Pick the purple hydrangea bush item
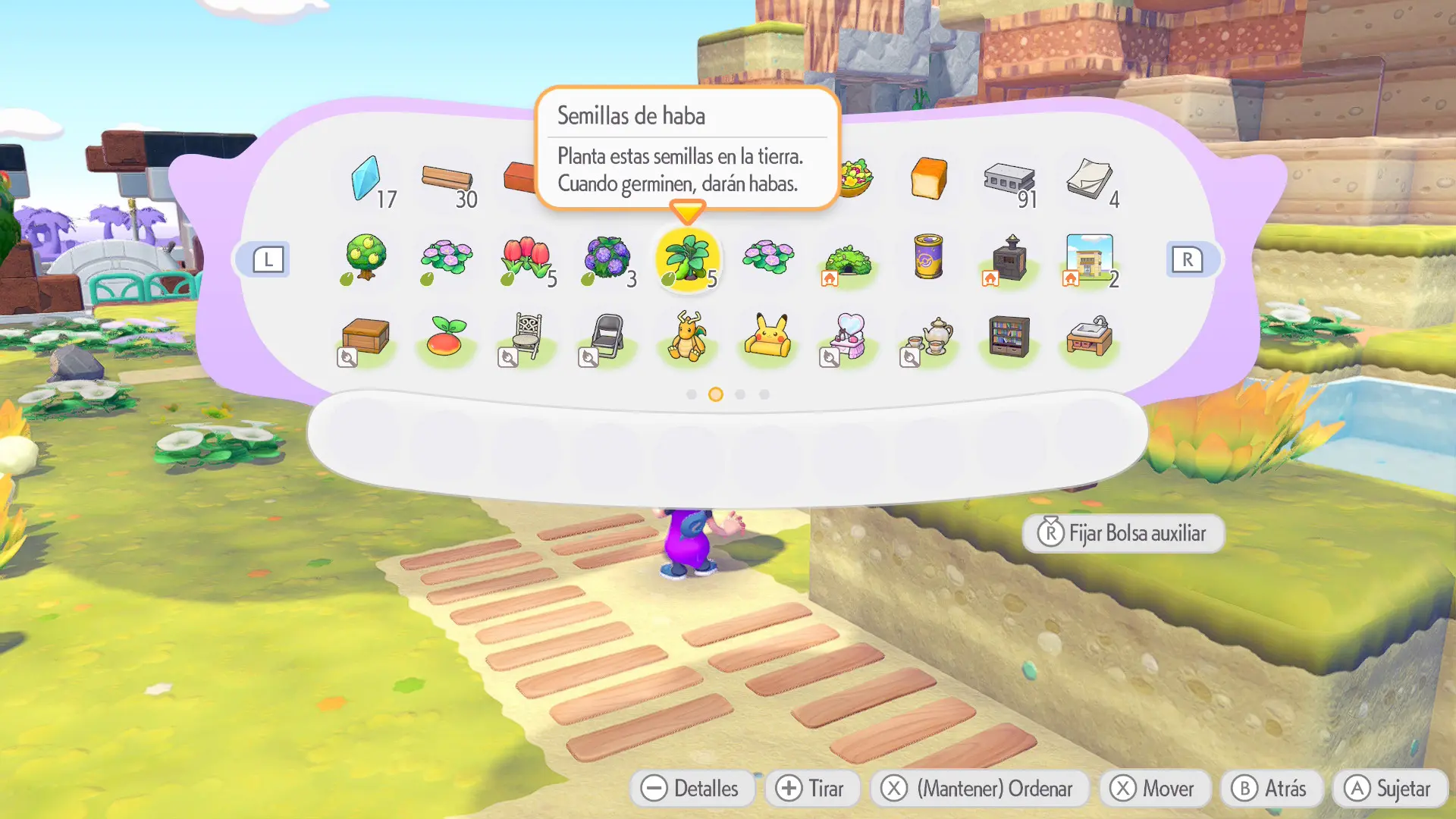This screenshot has height=819, width=1456. 607,258
